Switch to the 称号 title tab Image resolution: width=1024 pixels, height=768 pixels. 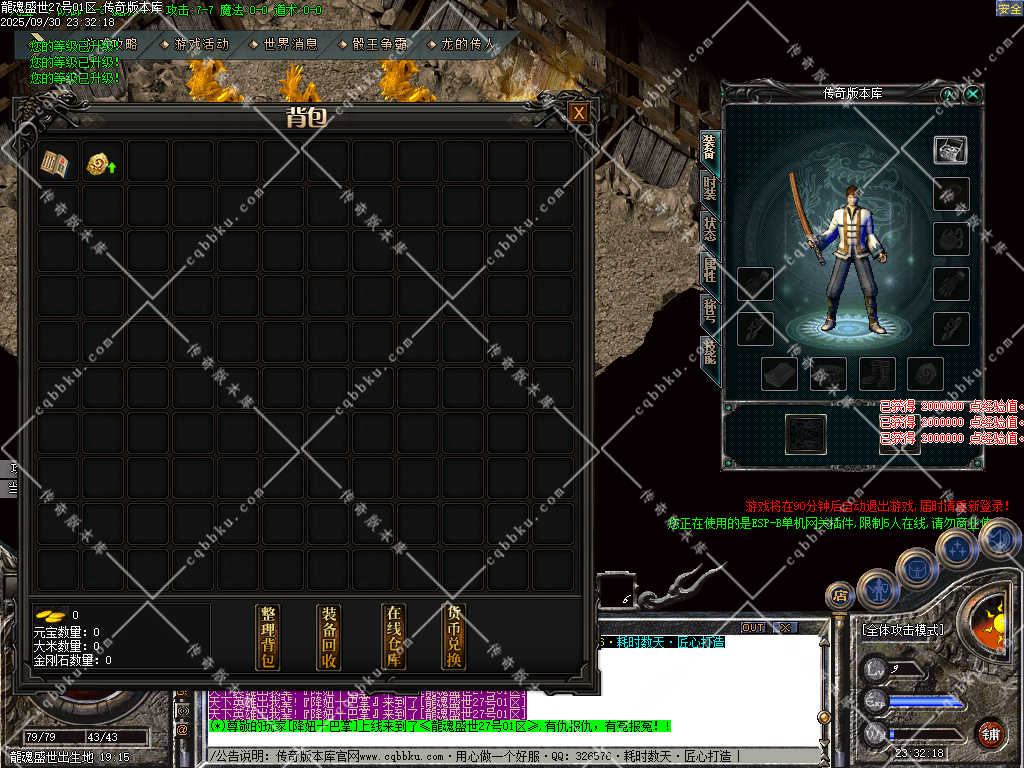[x=710, y=311]
